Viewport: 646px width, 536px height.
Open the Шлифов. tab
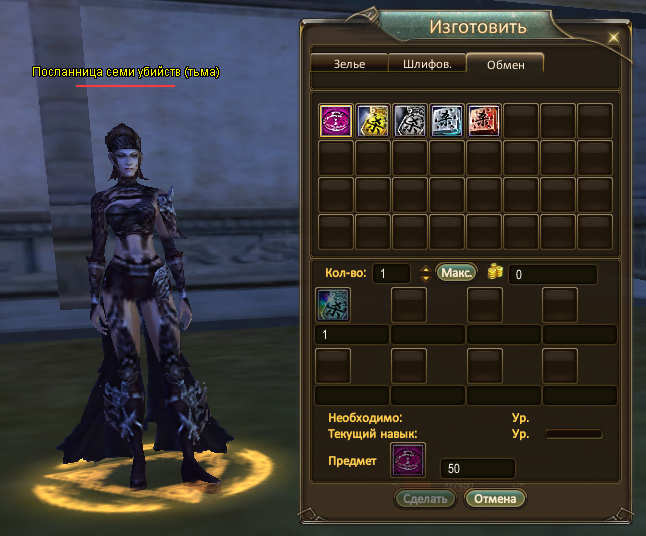click(427, 63)
